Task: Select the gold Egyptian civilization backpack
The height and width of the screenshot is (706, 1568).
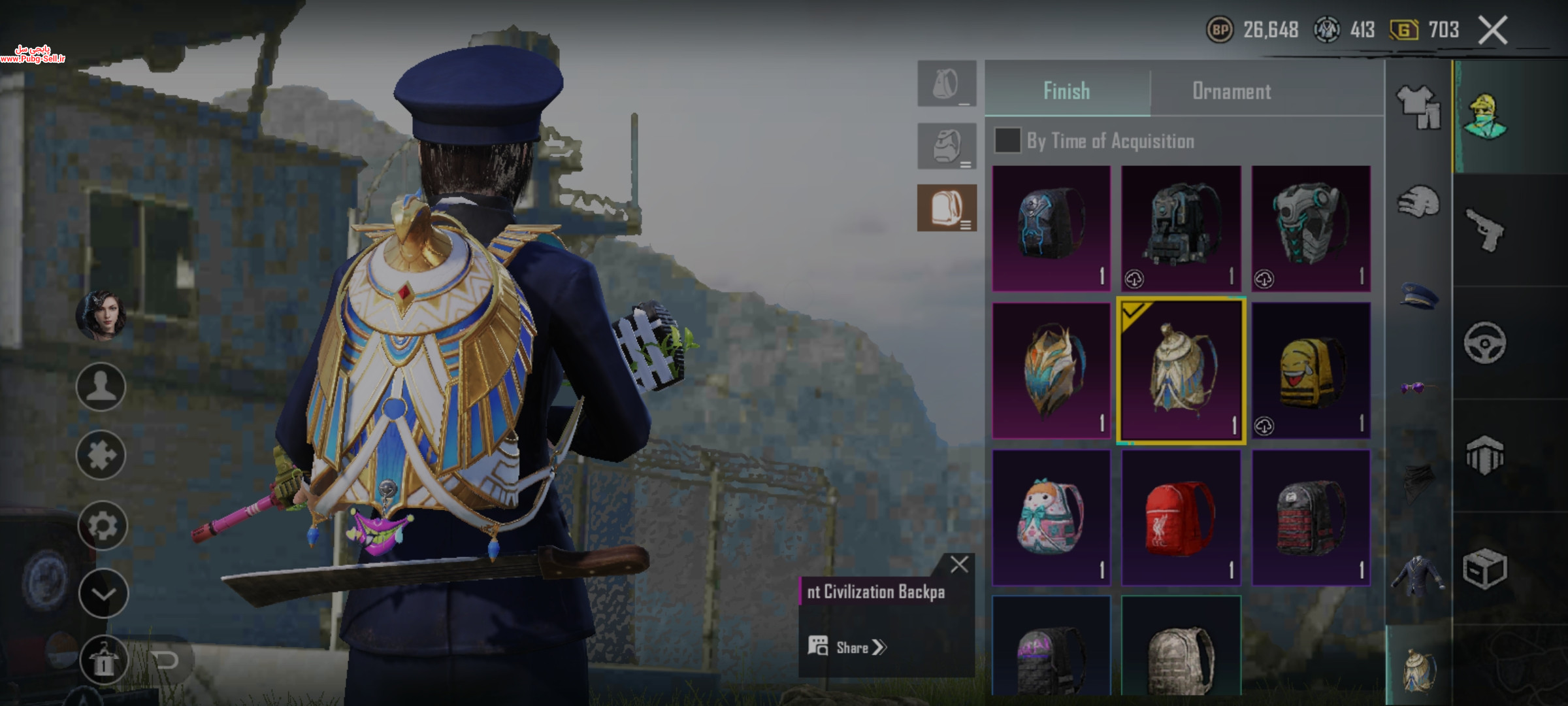Action: 1181,370
